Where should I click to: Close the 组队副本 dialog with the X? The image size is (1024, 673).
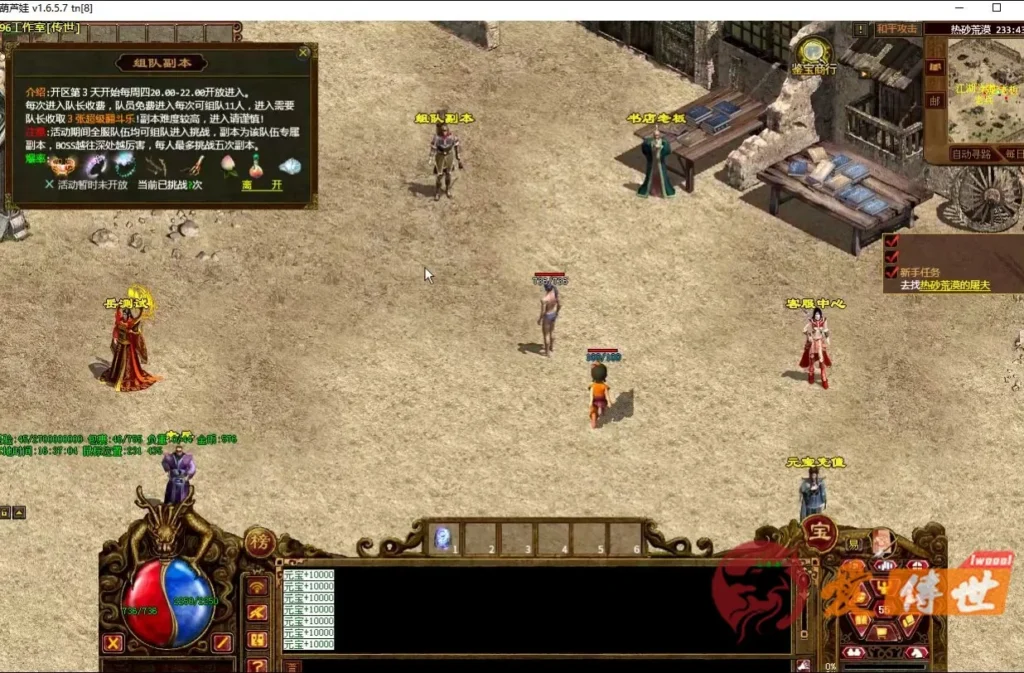point(304,53)
